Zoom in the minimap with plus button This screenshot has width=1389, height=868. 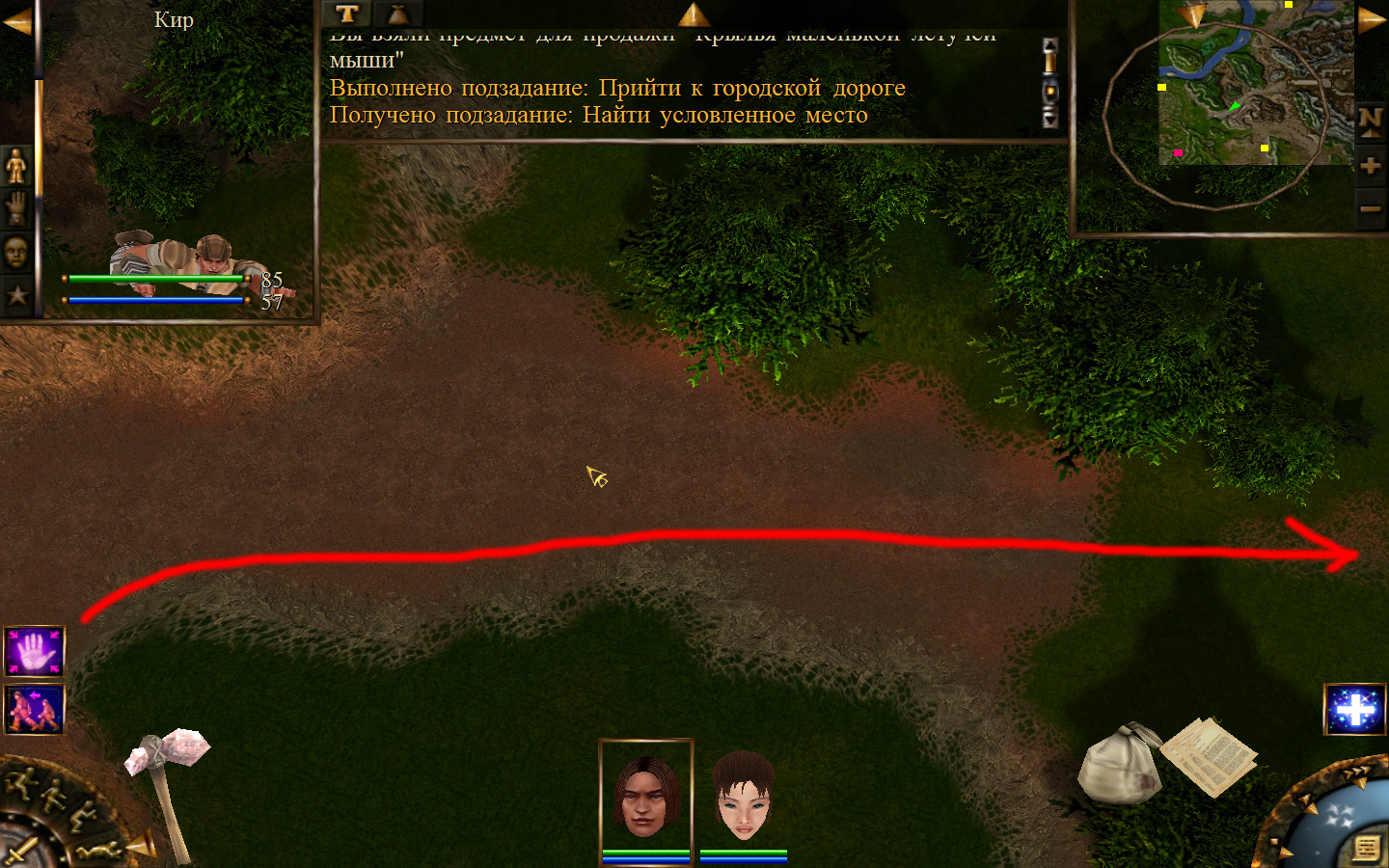[1371, 166]
